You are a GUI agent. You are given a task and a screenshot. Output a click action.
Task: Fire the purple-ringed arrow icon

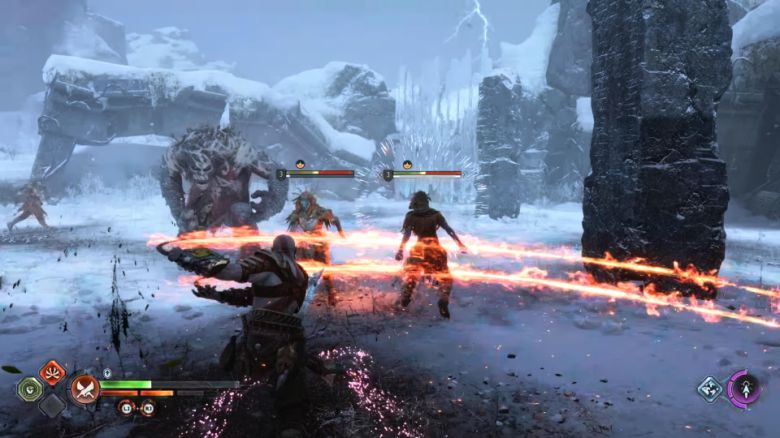[x=744, y=389]
